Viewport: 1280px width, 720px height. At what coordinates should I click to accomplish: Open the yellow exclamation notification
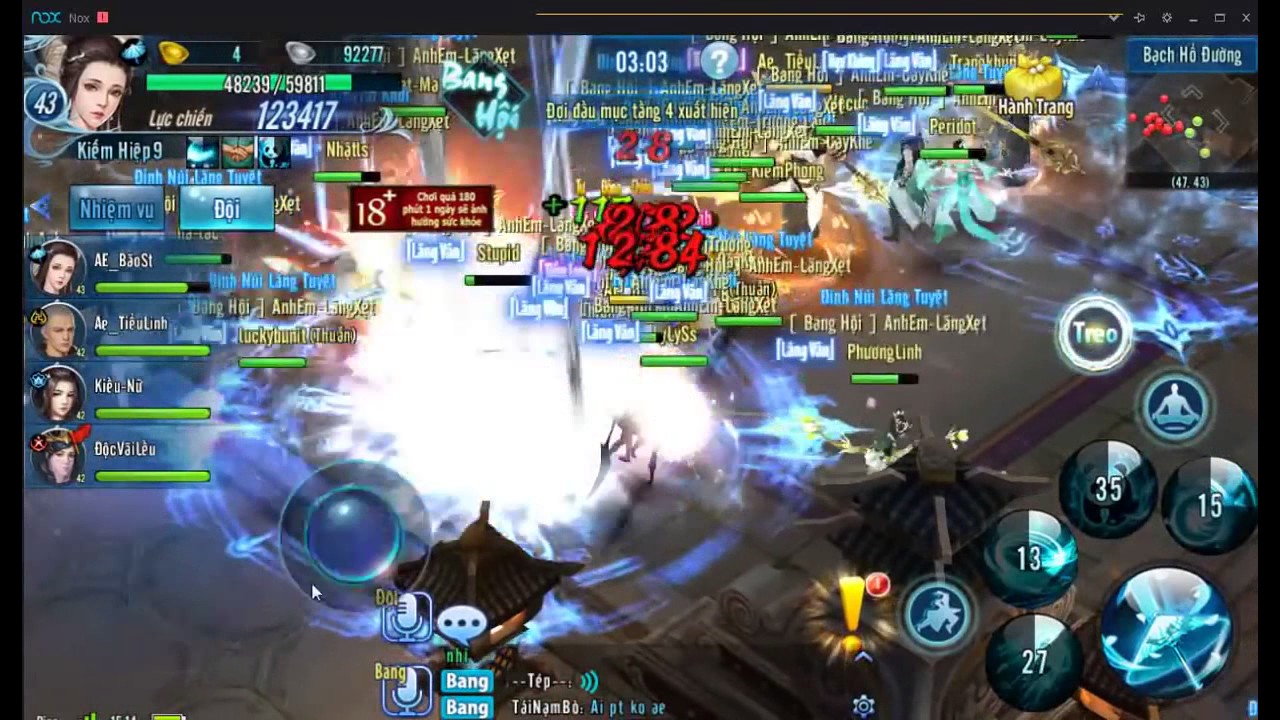853,606
